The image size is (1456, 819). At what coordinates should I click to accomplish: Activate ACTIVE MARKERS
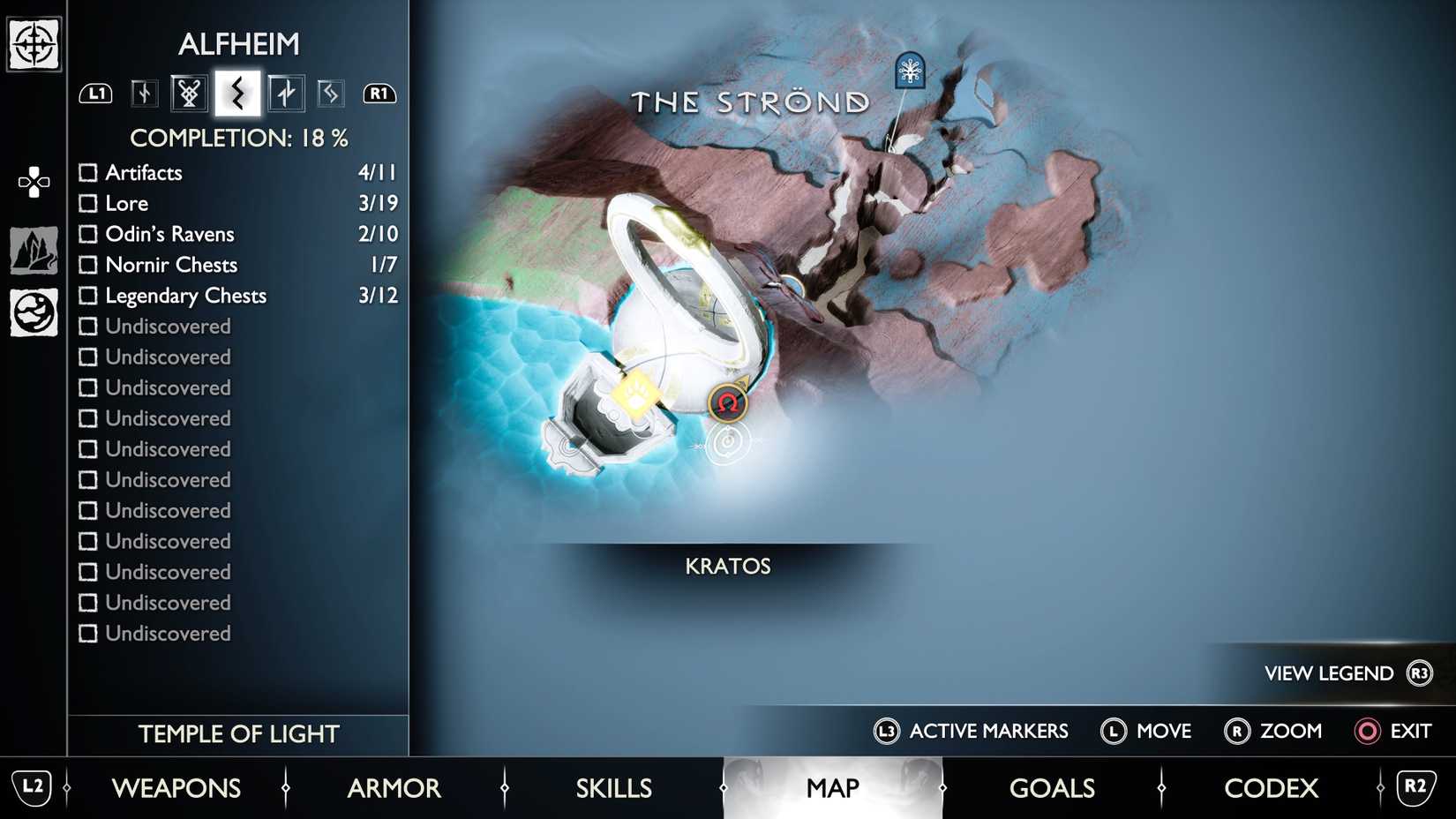coord(971,731)
